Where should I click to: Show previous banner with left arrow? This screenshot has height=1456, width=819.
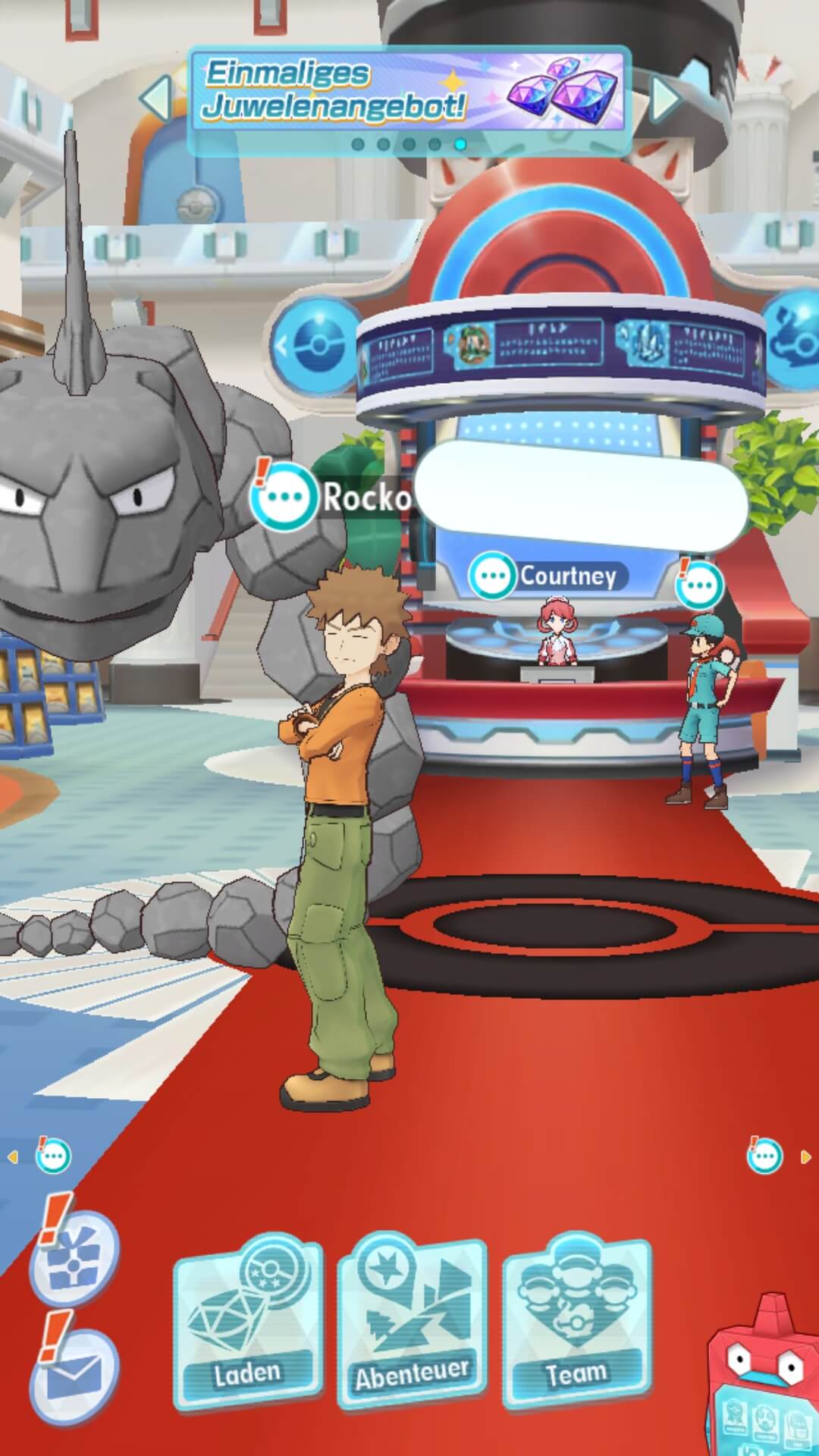[x=157, y=97]
